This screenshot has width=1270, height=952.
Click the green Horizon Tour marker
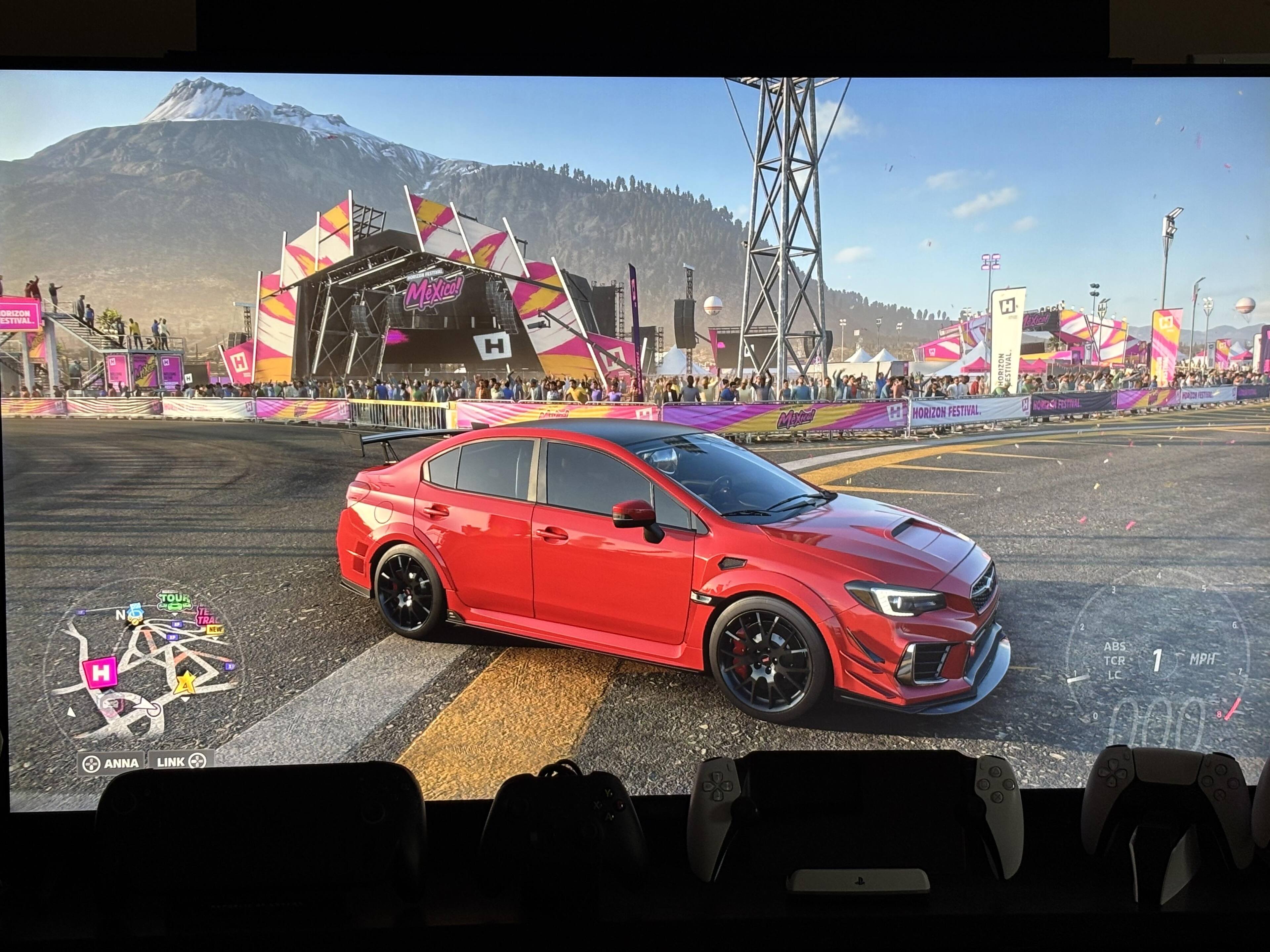click(174, 600)
